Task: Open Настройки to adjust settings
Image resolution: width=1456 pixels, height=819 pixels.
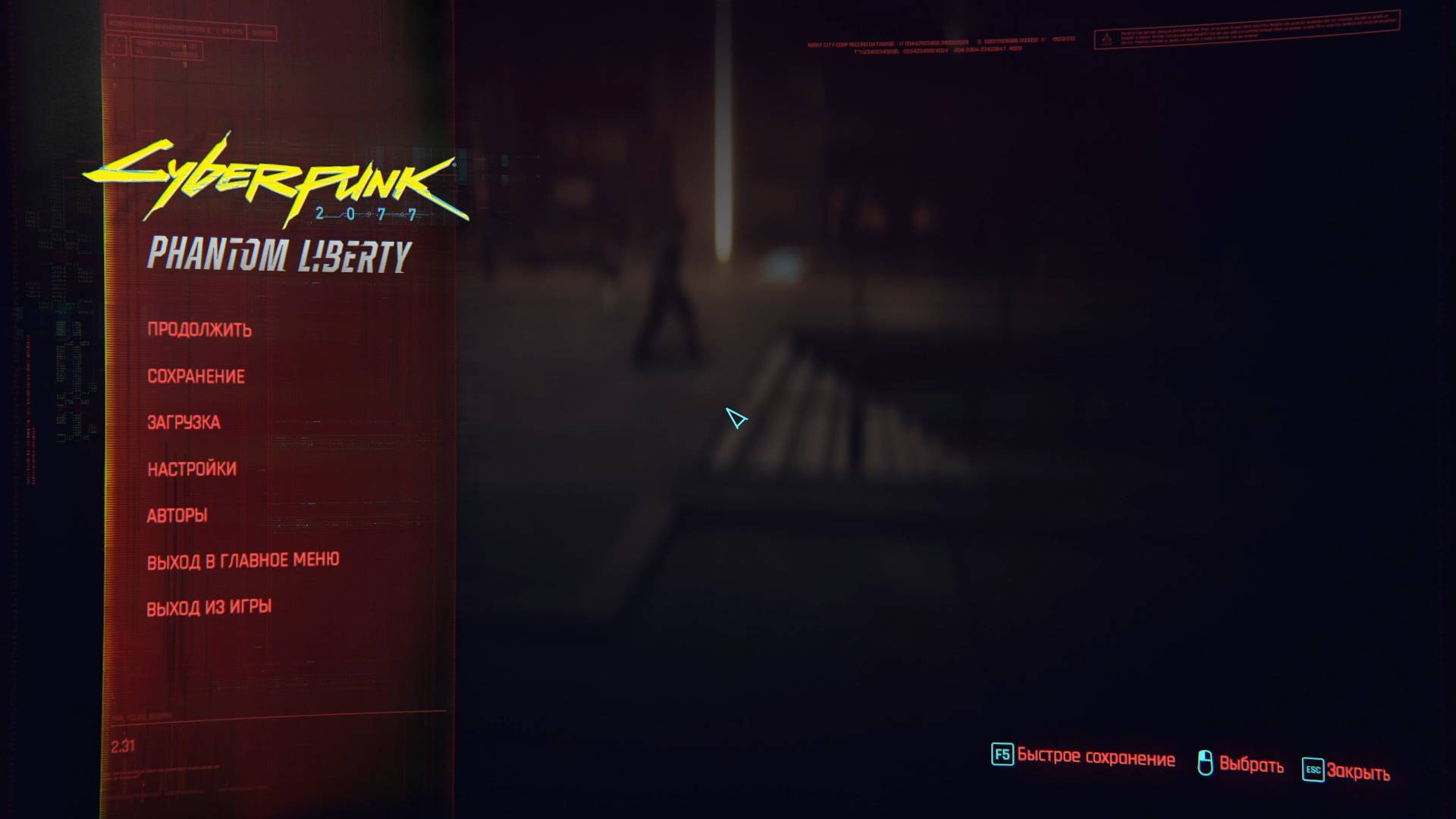Action: tap(191, 469)
